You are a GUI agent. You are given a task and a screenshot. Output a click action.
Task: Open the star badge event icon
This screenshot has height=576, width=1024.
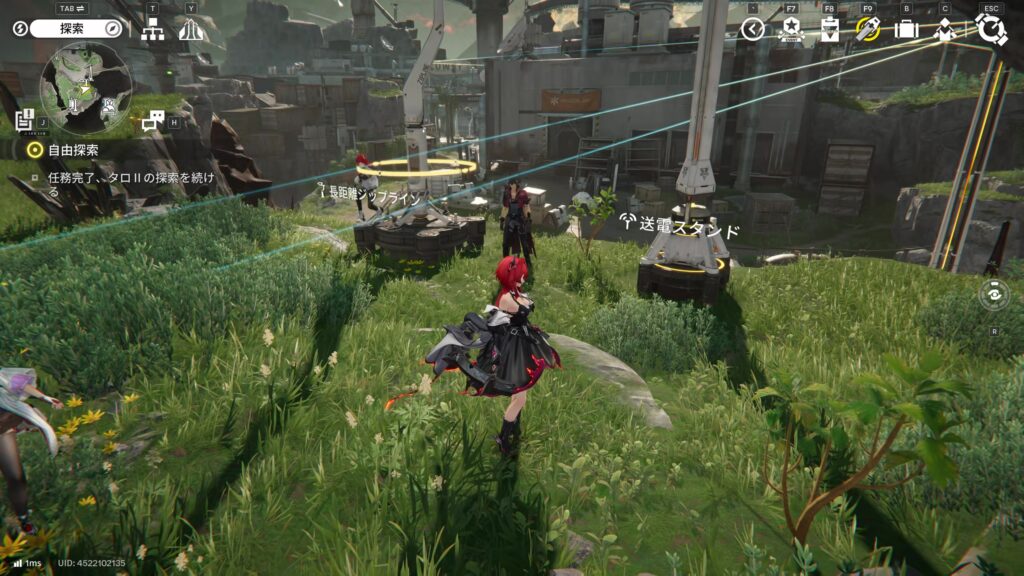(x=791, y=29)
